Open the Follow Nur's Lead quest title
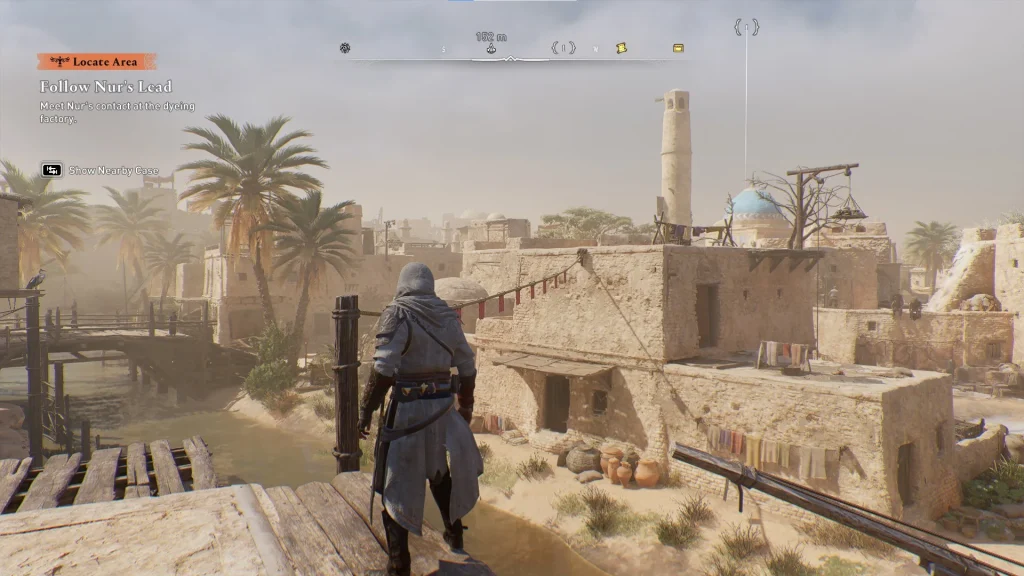Viewport: 1024px width, 576px height. [x=106, y=87]
